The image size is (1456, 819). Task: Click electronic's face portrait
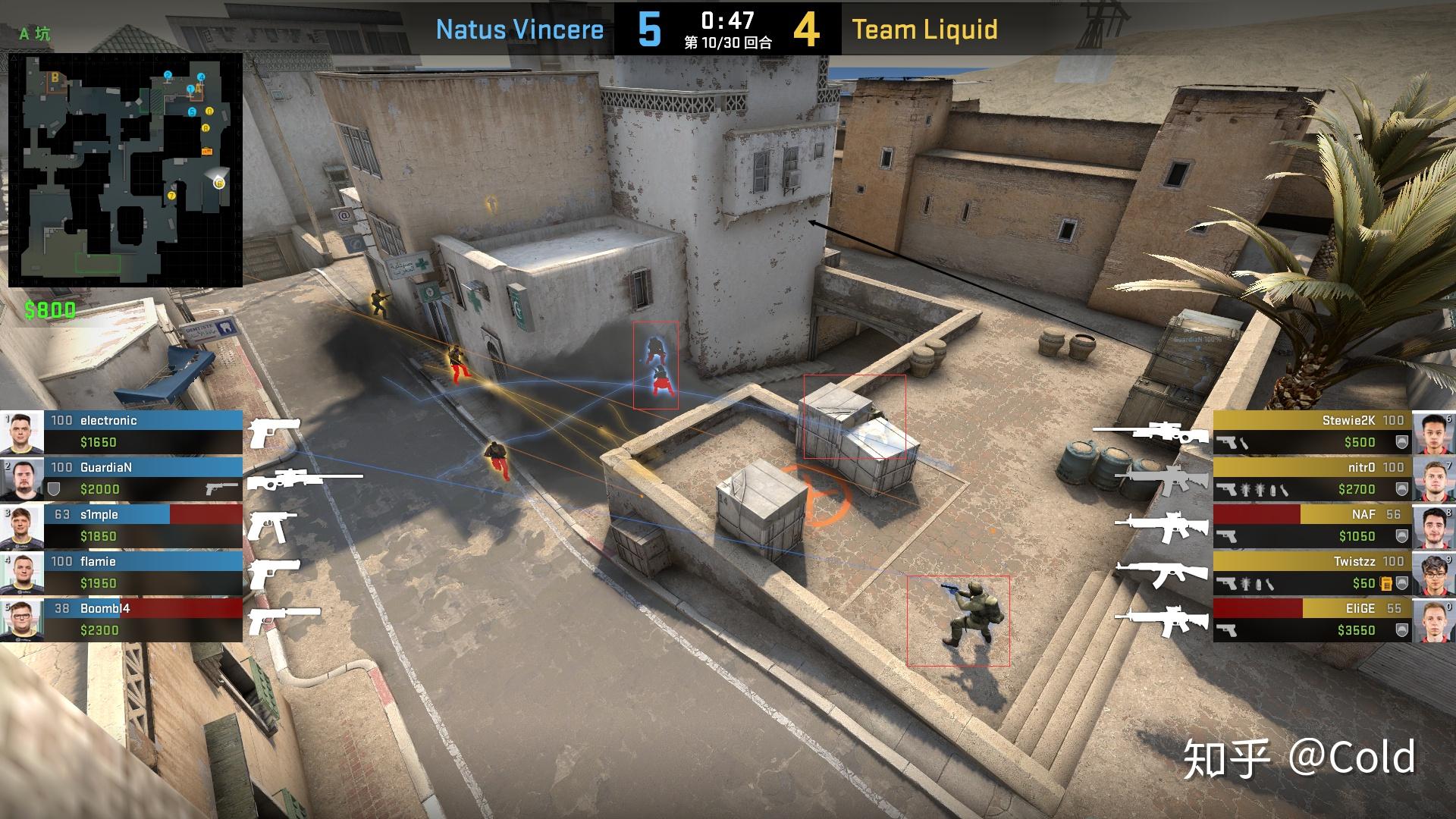pyautogui.click(x=22, y=432)
